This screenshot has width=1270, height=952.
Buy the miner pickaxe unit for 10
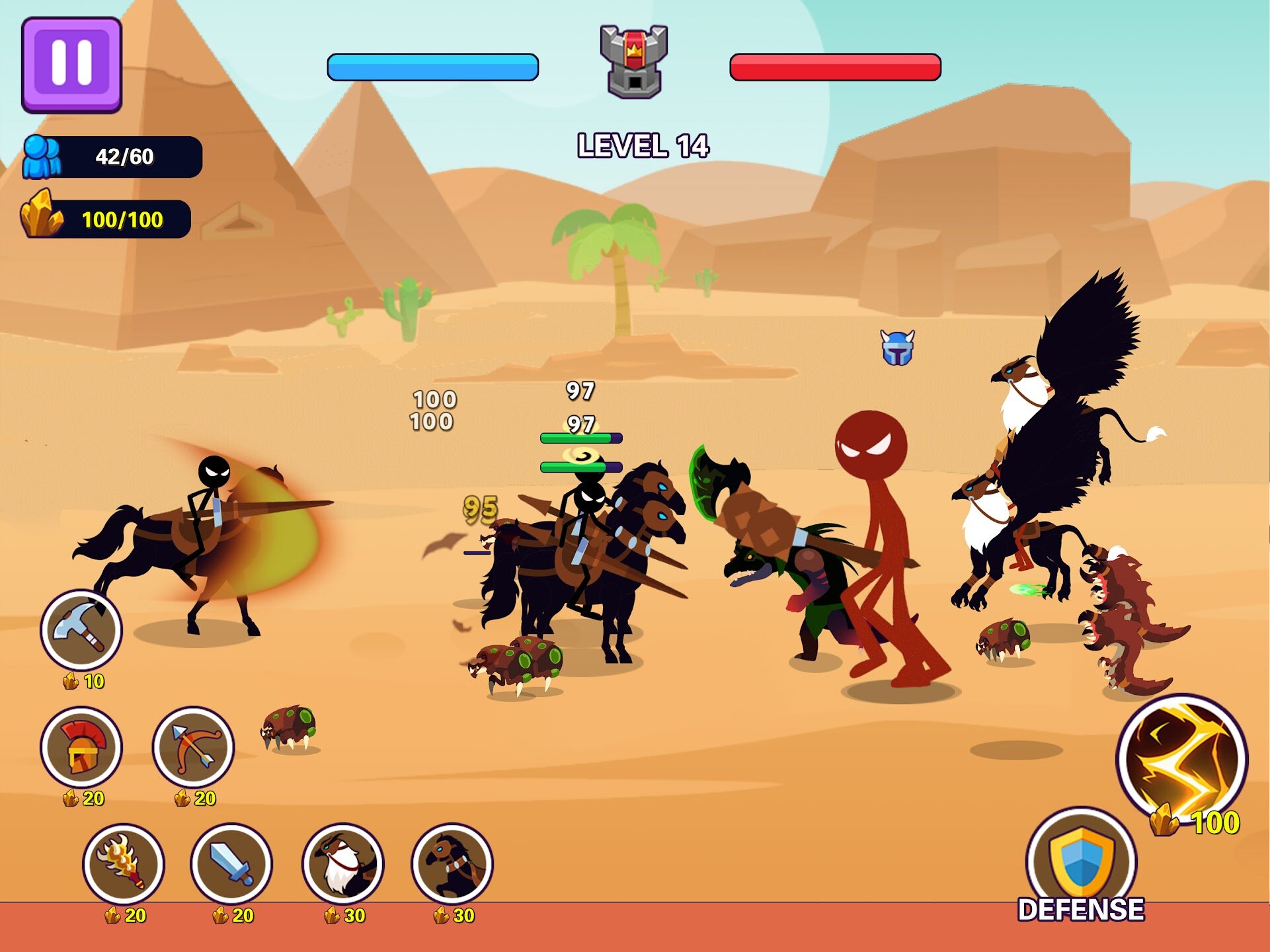81,629
